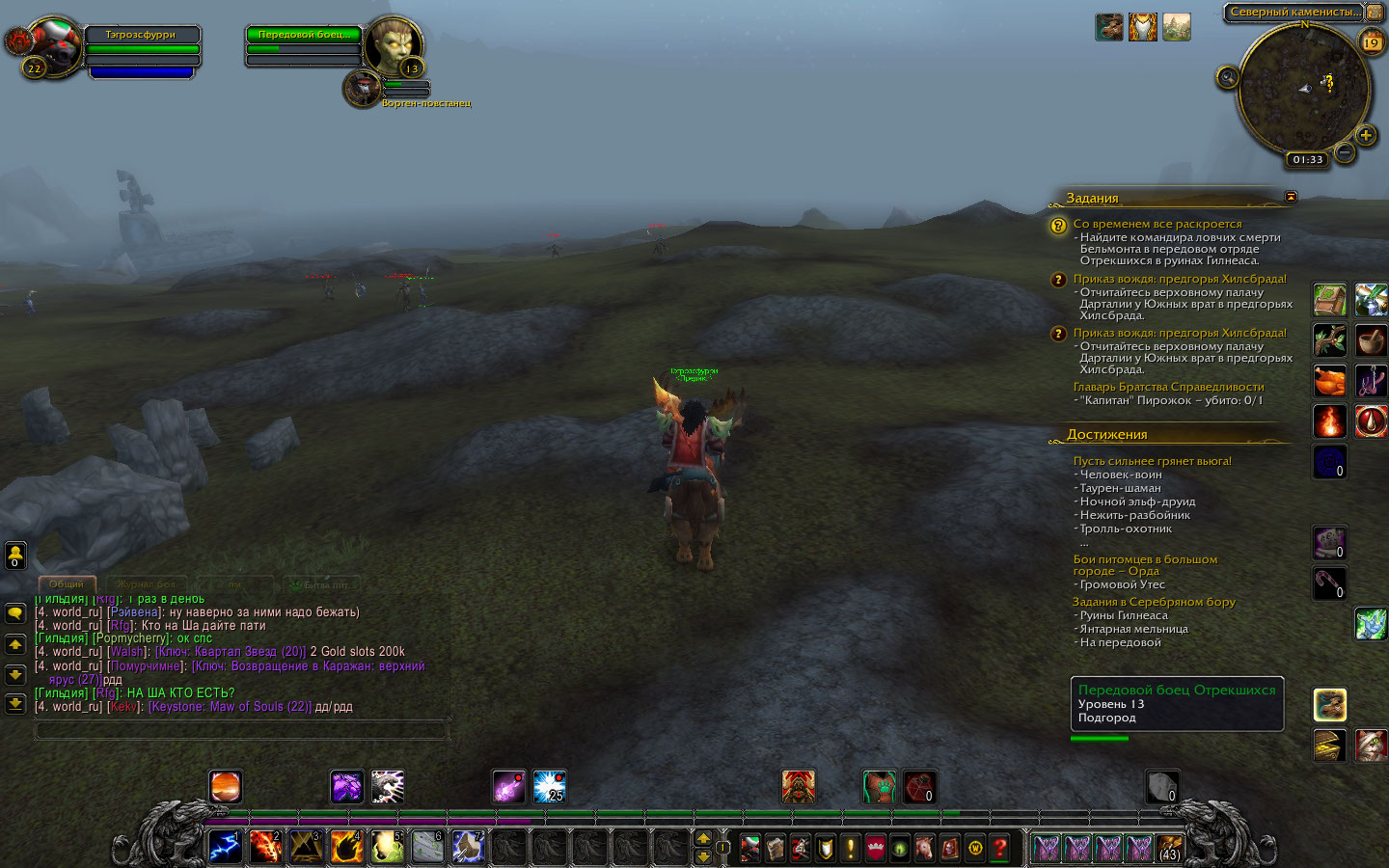Collapse the Задания quest tracker
This screenshot has height=868, width=1389.
tap(1291, 197)
